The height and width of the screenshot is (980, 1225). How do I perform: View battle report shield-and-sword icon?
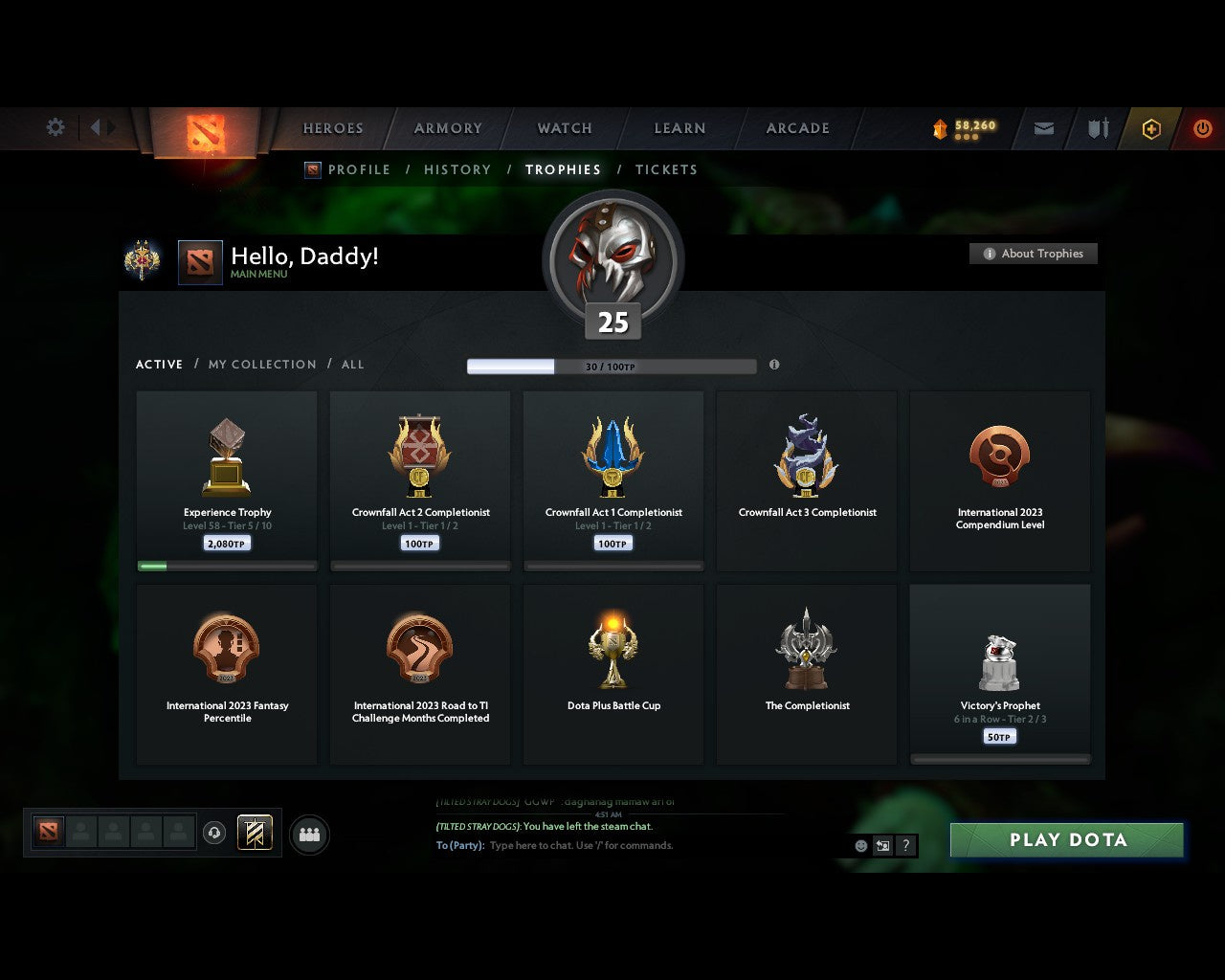[1097, 128]
